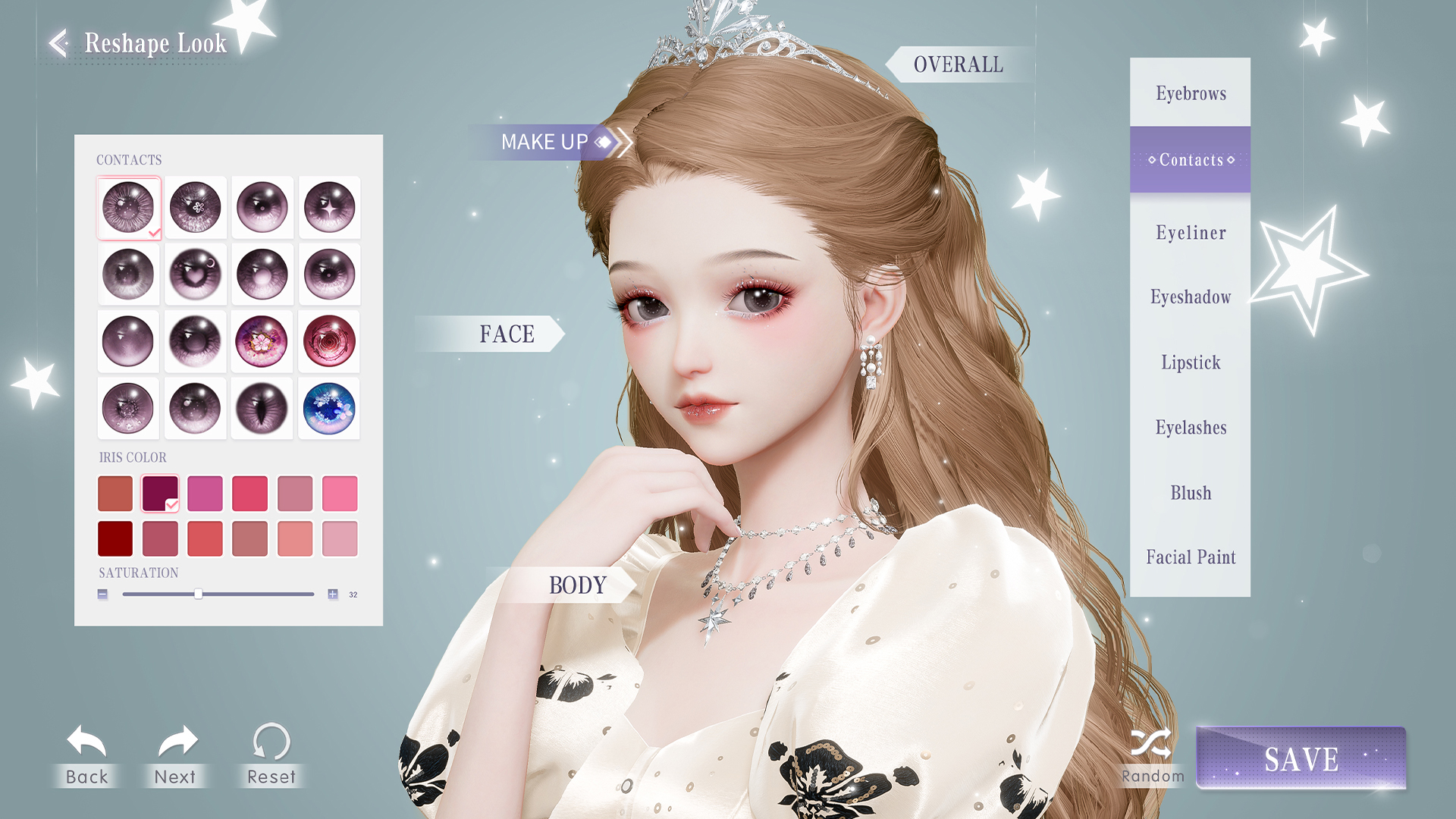Switch to the Eyeshadow category
The width and height of the screenshot is (1456, 819).
click(x=1190, y=297)
